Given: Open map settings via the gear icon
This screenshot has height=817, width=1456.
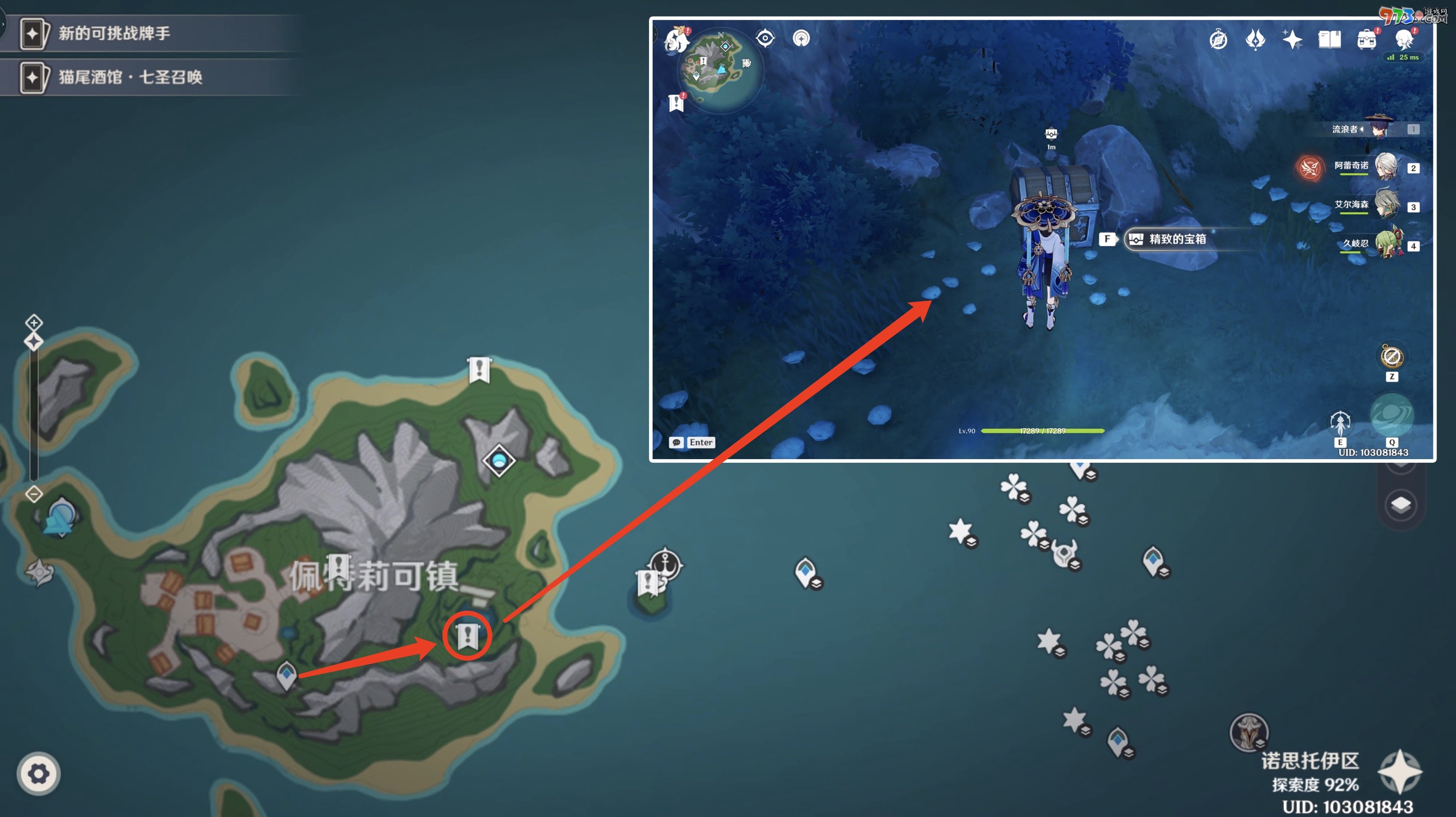Looking at the screenshot, I should 38,774.
